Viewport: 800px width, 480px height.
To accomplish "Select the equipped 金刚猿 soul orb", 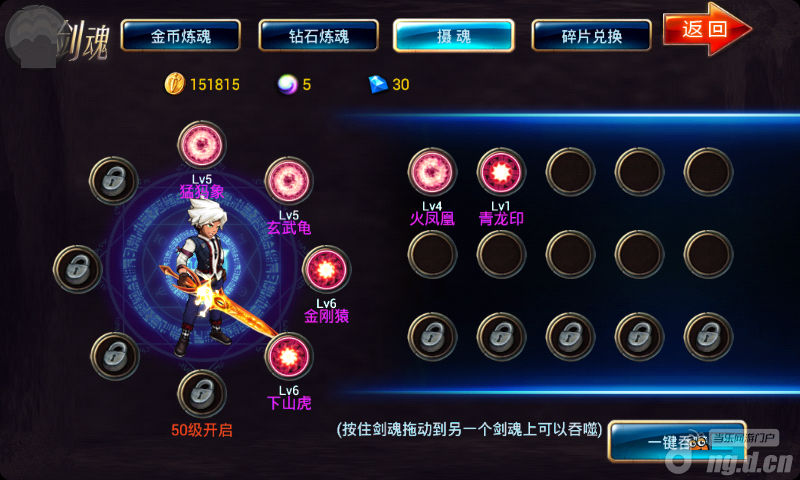I will (326, 270).
